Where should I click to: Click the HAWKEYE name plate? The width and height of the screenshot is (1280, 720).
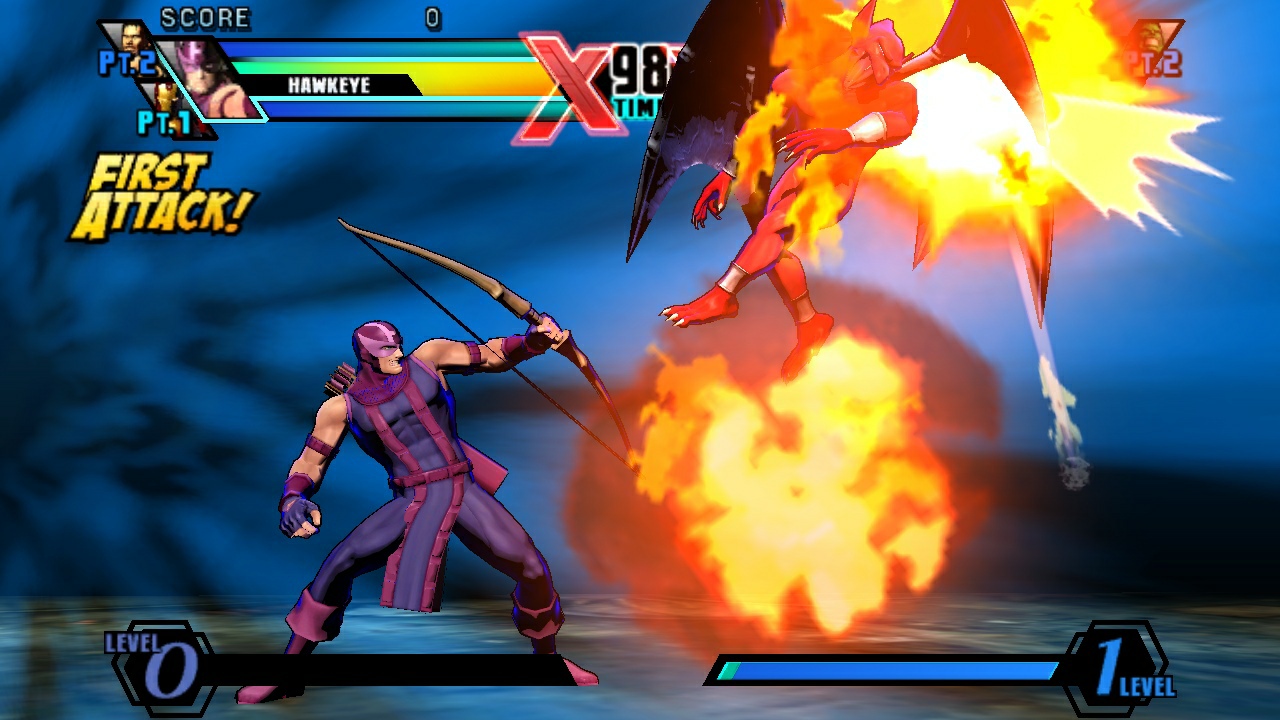[x=330, y=84]
